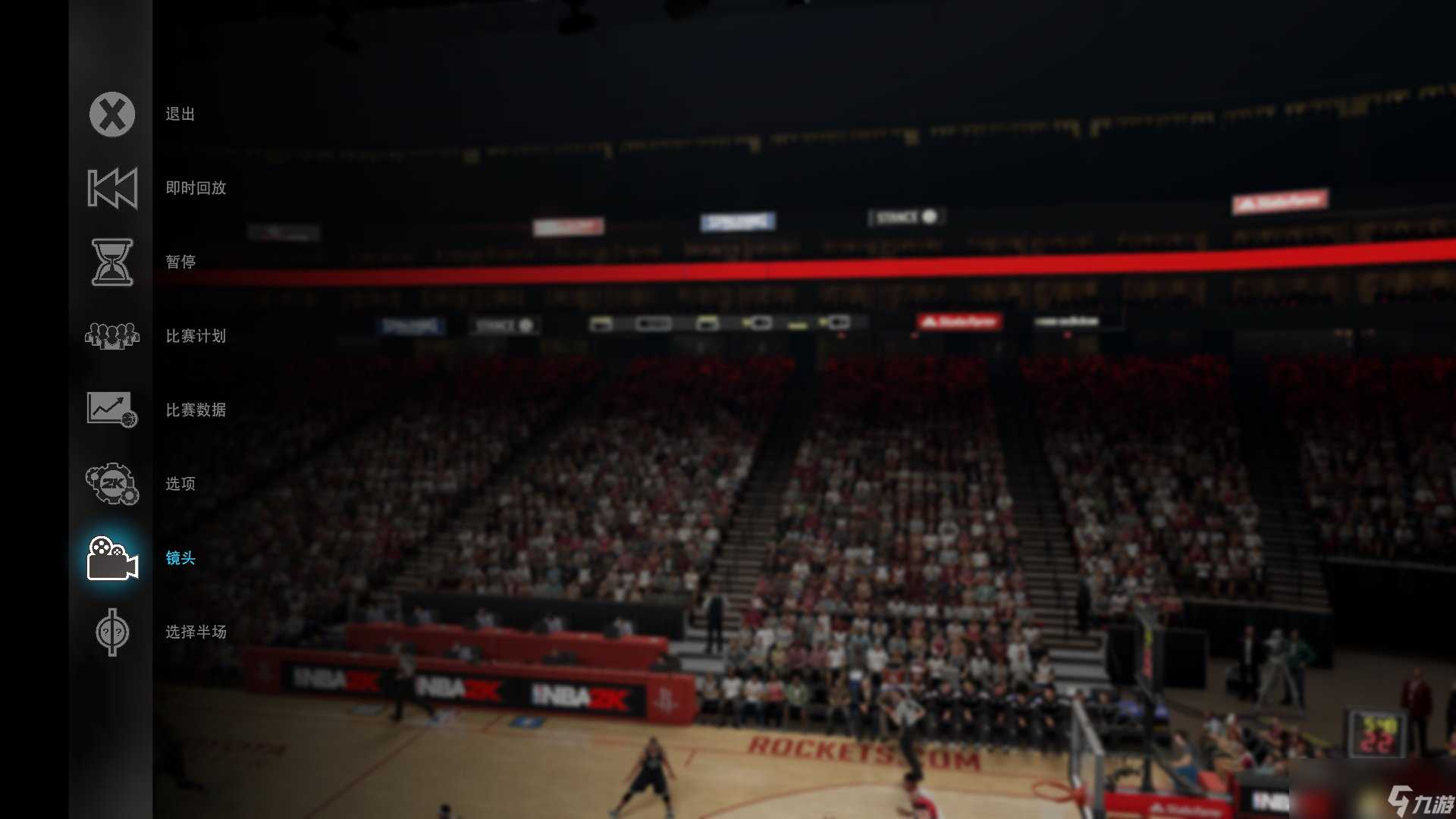This screenshot has height=819, width=1456.
Task: Click the 暂停 text label
Action: (x=179, y=262)
